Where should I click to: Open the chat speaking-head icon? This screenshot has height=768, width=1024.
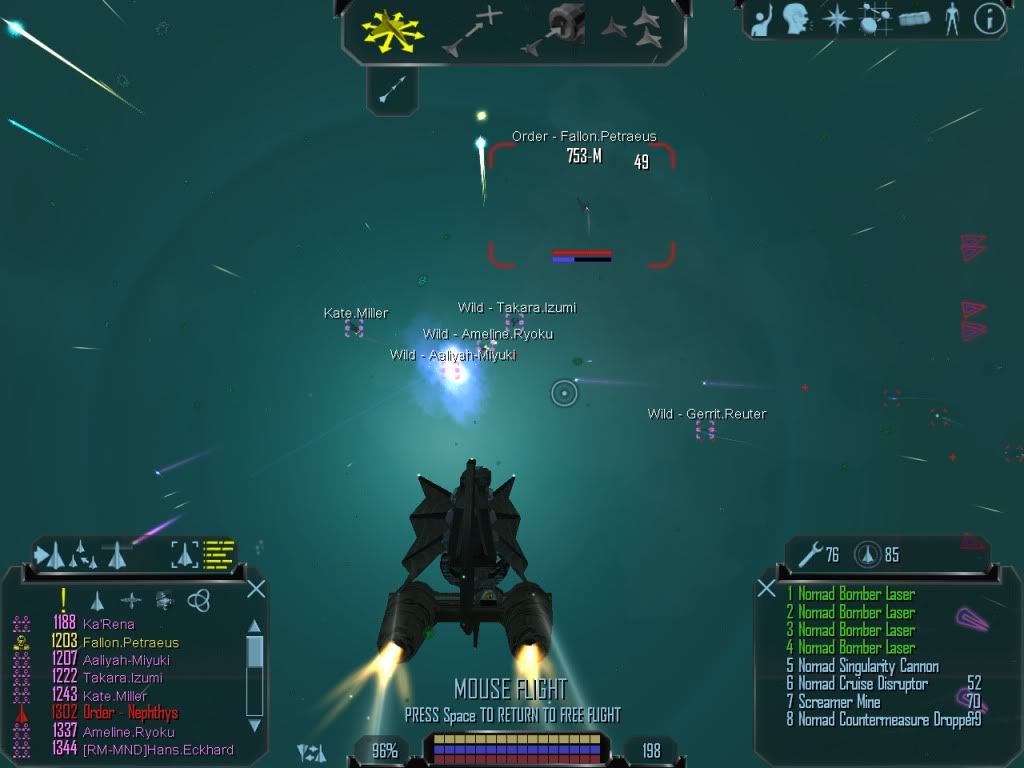pos(795,19)
